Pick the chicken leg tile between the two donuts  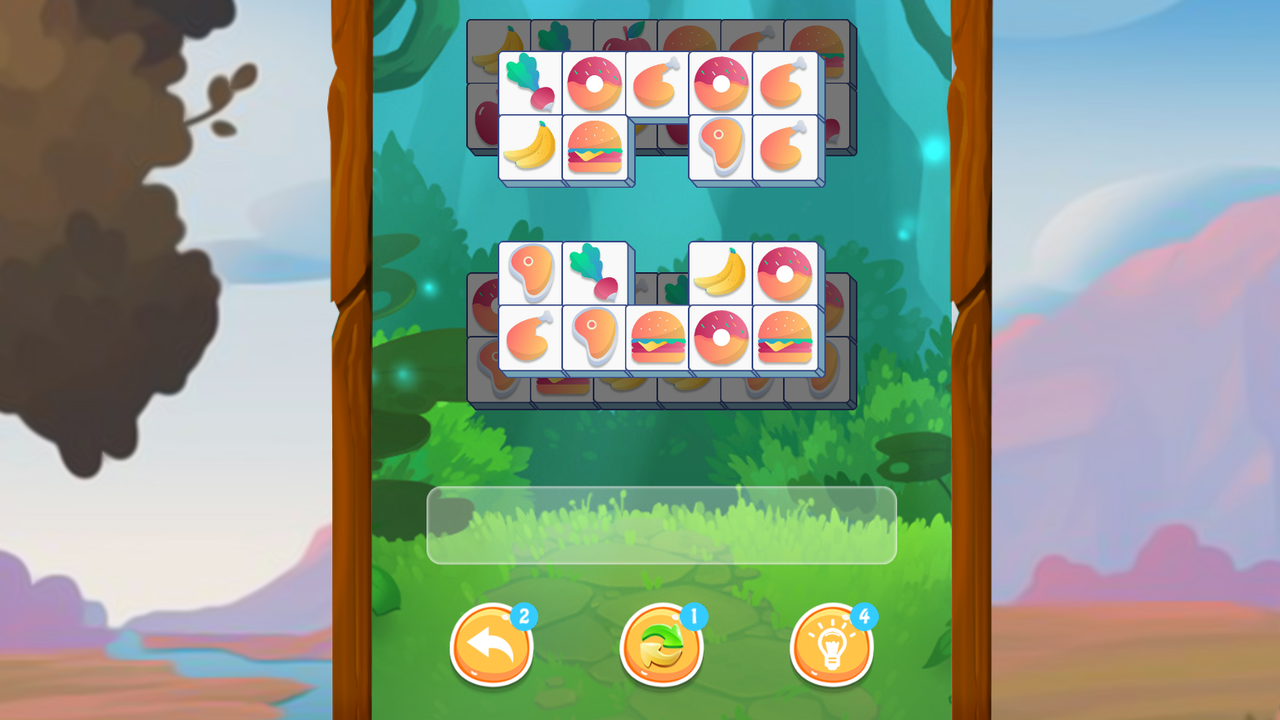[659, 85]
